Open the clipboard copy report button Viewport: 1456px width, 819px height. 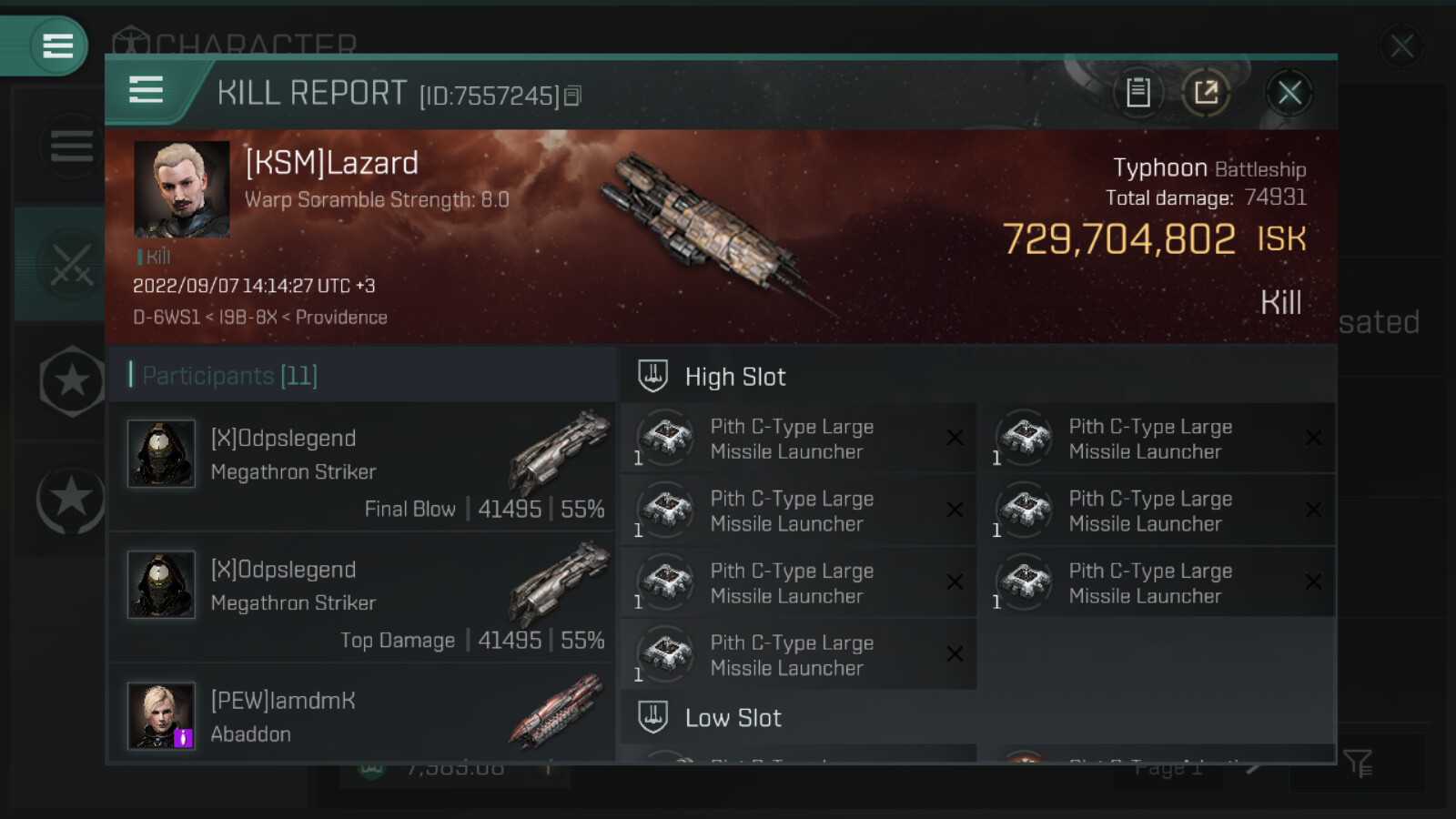tap(1137, 93)
